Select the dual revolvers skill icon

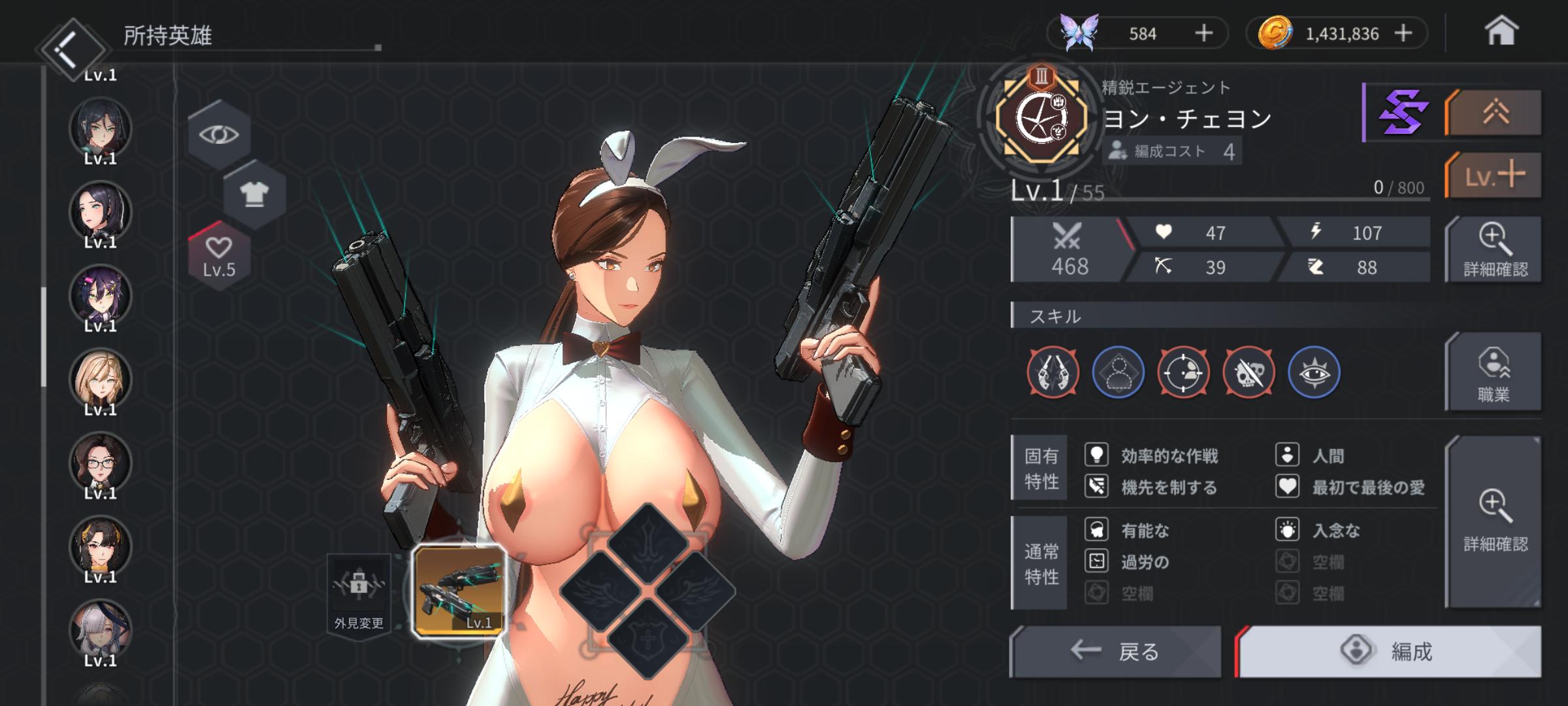pos(1053,373)
